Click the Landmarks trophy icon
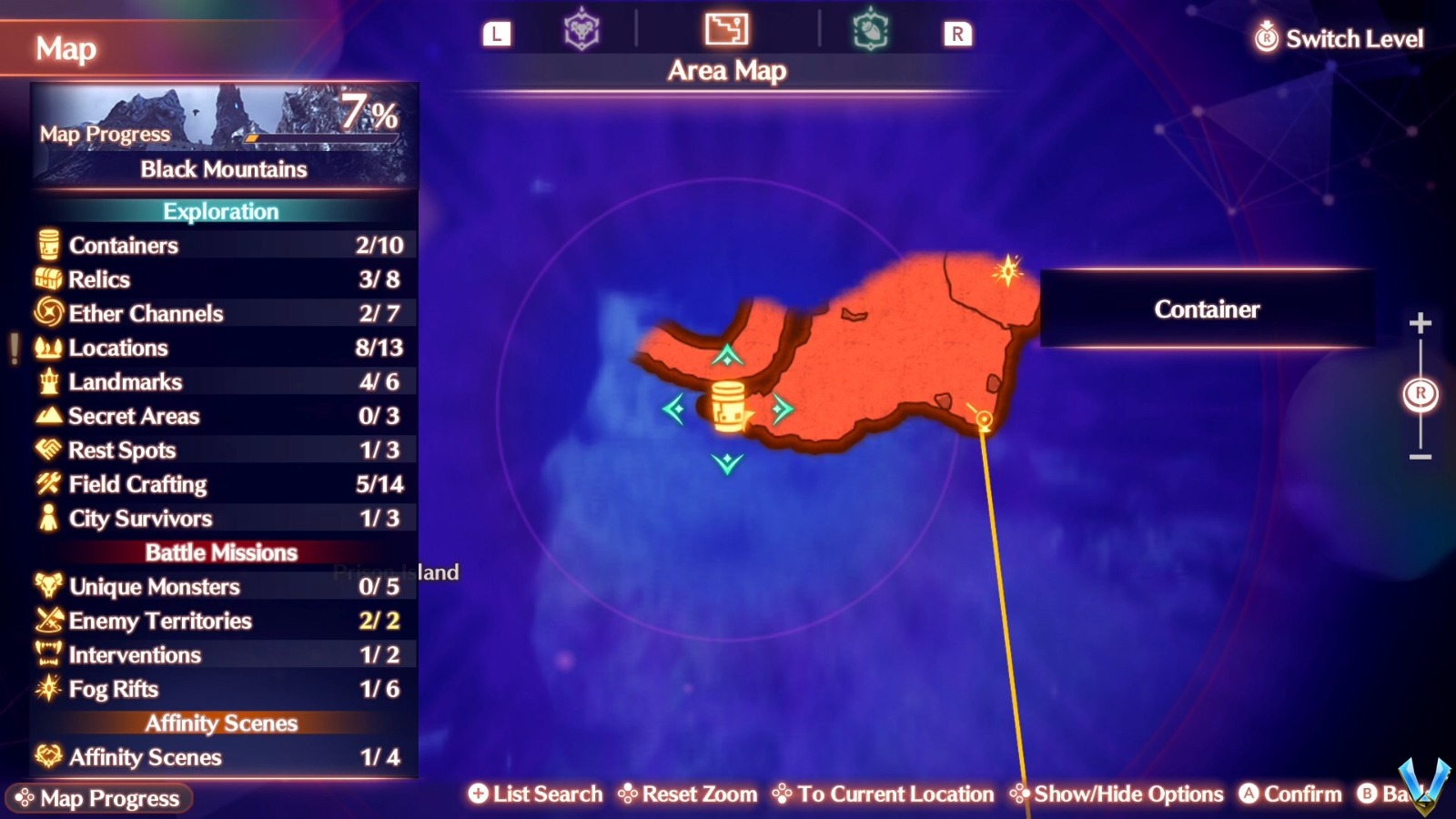 [47, 381]
